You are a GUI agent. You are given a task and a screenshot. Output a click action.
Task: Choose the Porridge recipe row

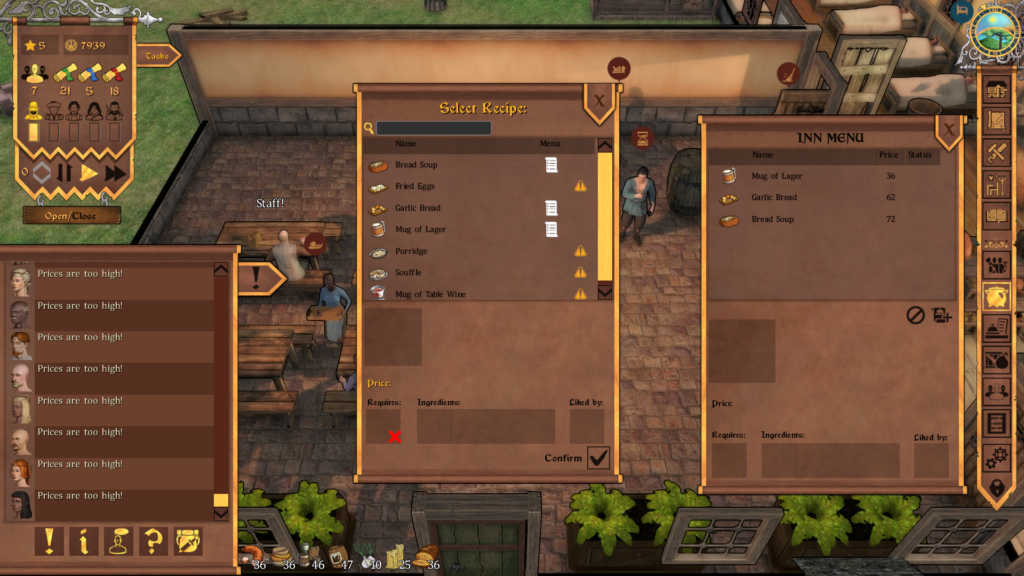coord(411,251)
